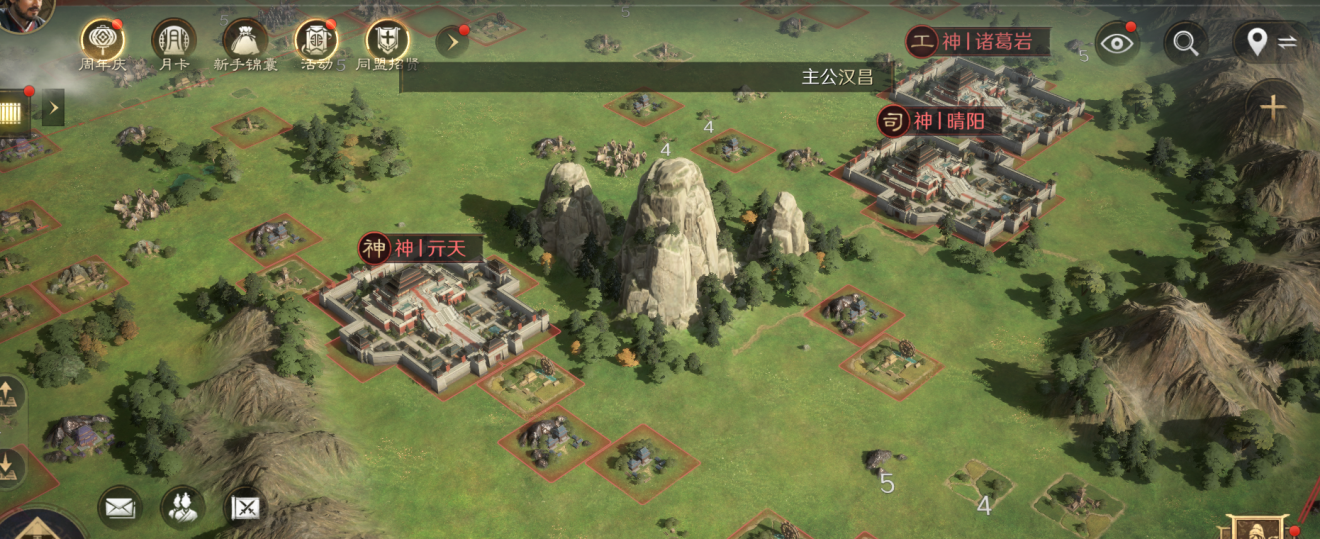The height and width of the screenshot is (539, 1320).
Task: Open the 新手锦囊 beginner pouch
Action: [244, 41]
